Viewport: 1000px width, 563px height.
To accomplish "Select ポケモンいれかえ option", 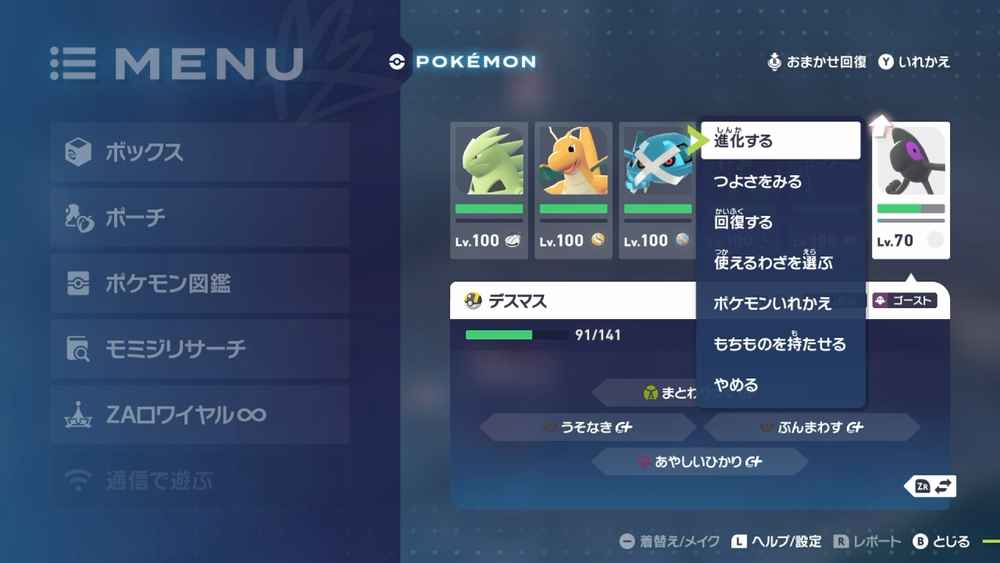I will pyautogui.click(x=780, y=303).
